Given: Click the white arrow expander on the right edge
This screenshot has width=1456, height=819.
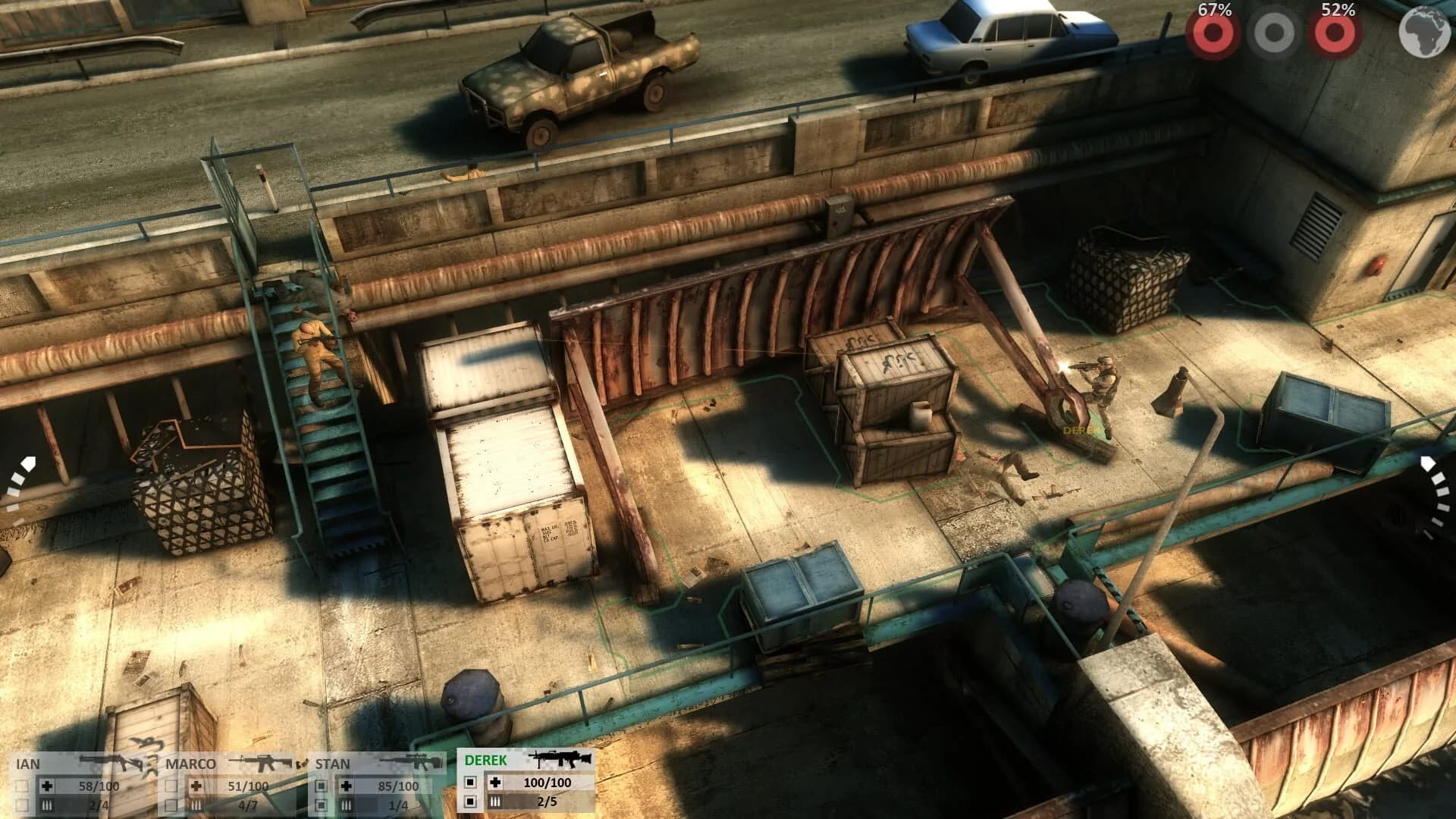Looking at the screenshot, I should pos(1429,461).
